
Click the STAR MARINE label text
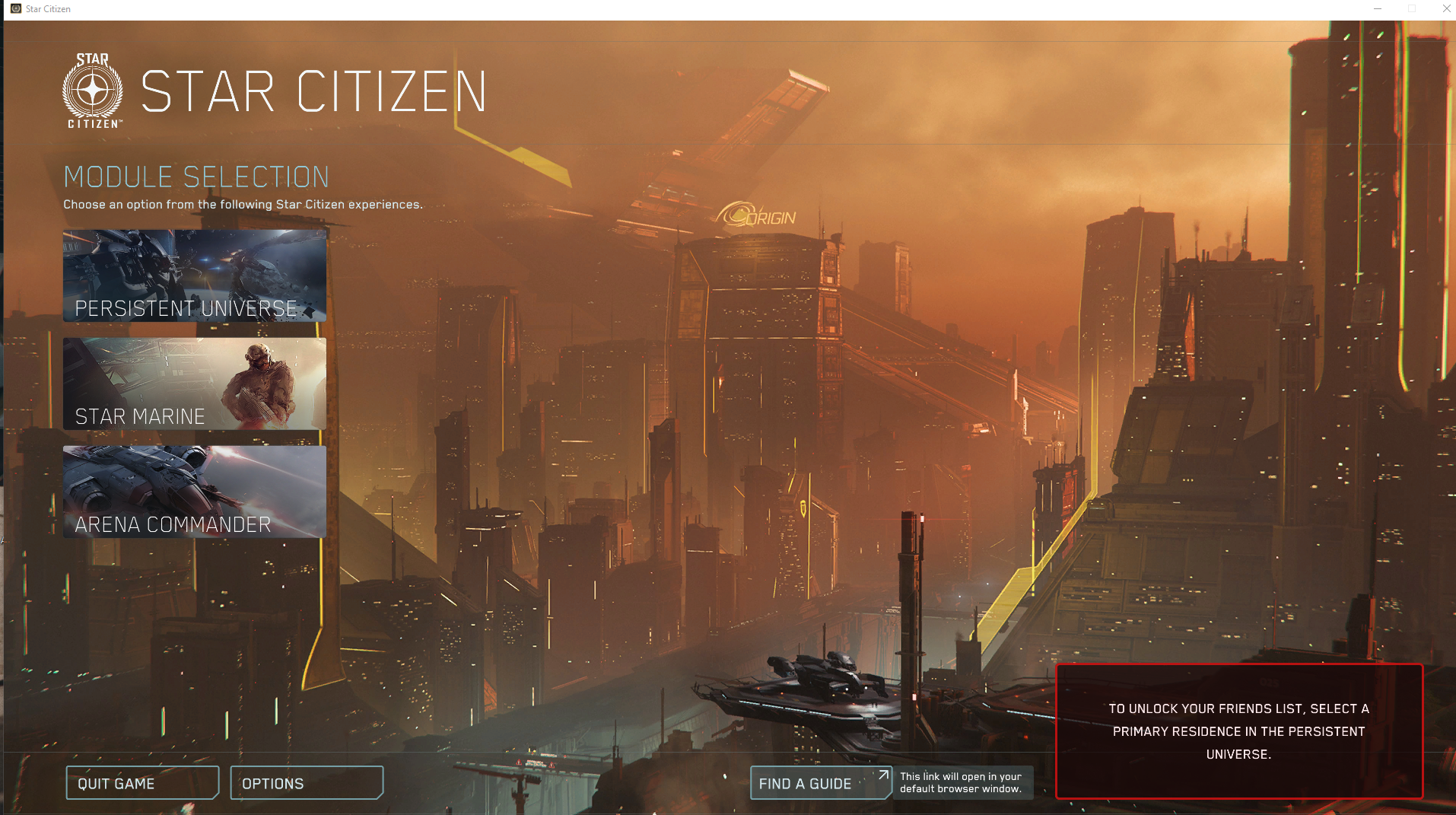(139, 416)
